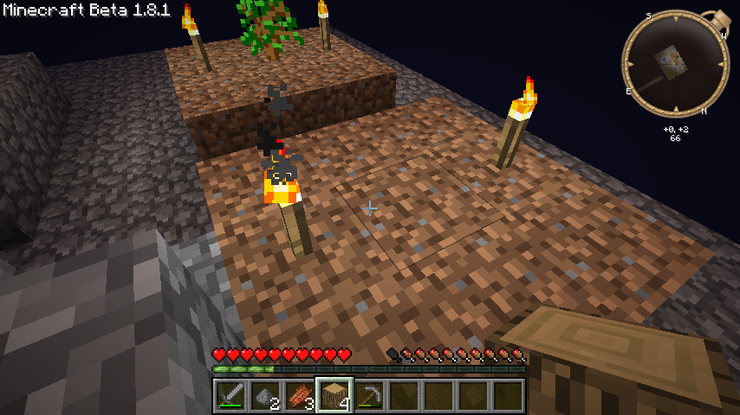Pick the oak wood log slot

[x=335, y=395]
